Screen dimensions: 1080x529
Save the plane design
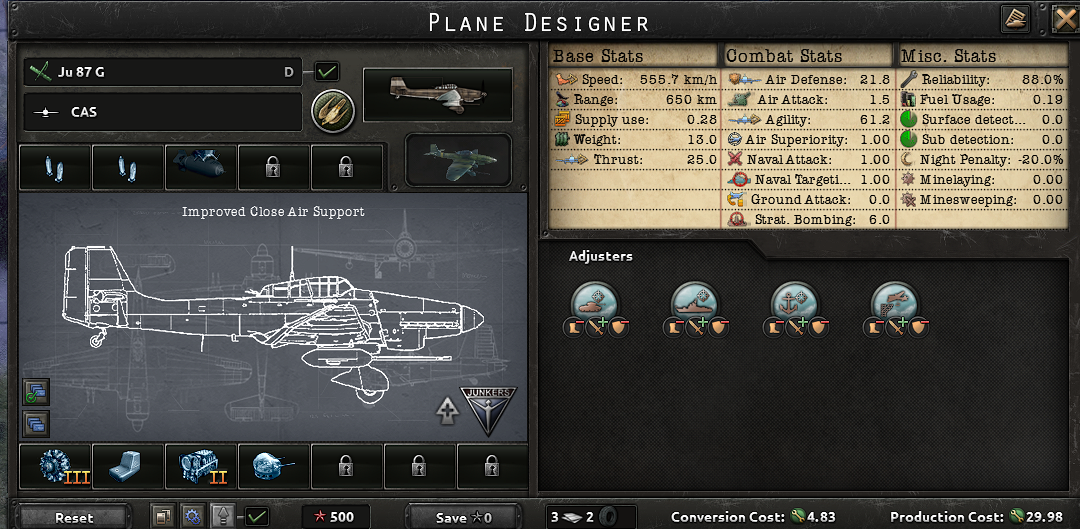pos(464,517)
